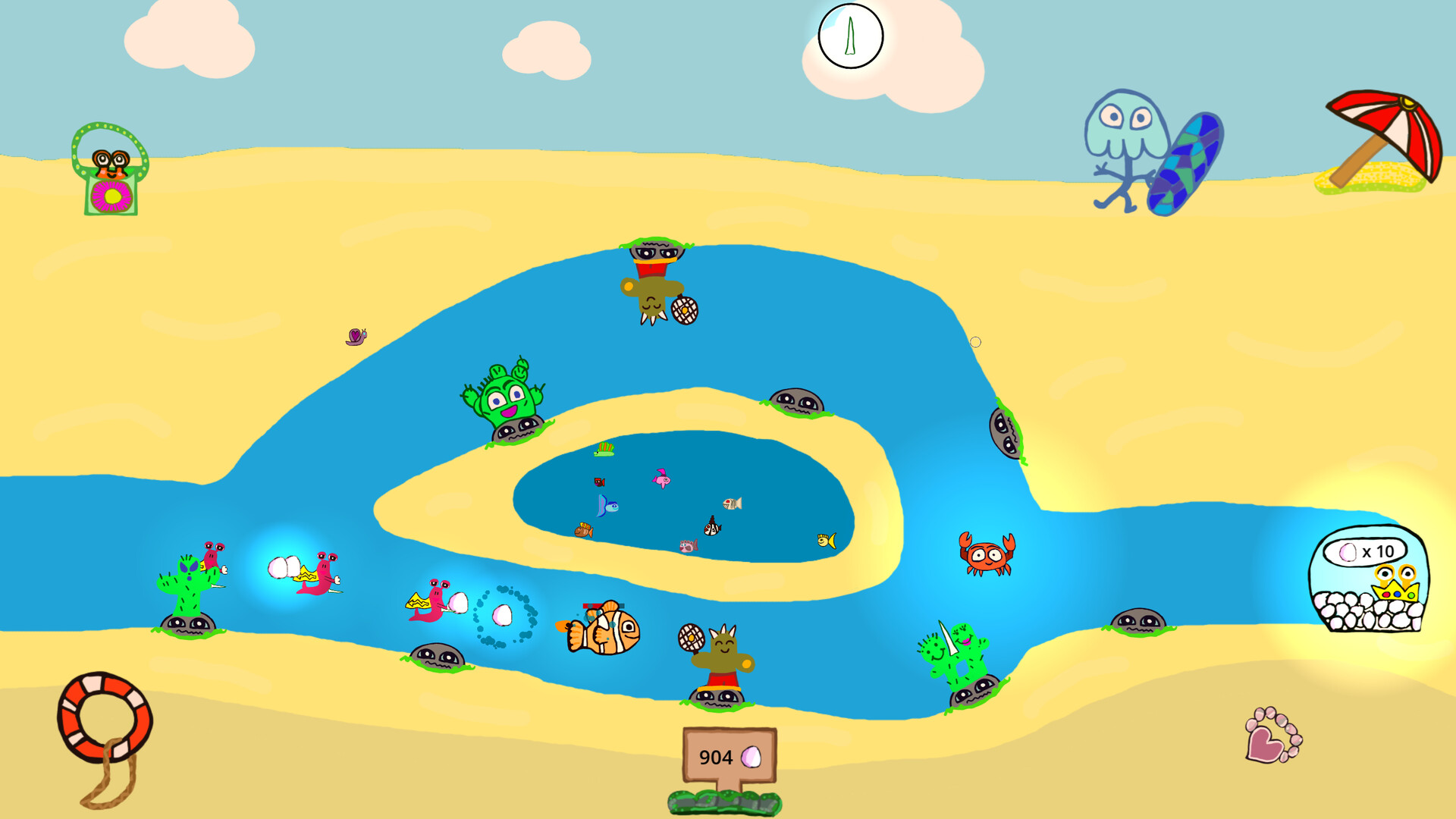
Task: Click the red-and-white lifebuoy ring
Action: [106, 717]
